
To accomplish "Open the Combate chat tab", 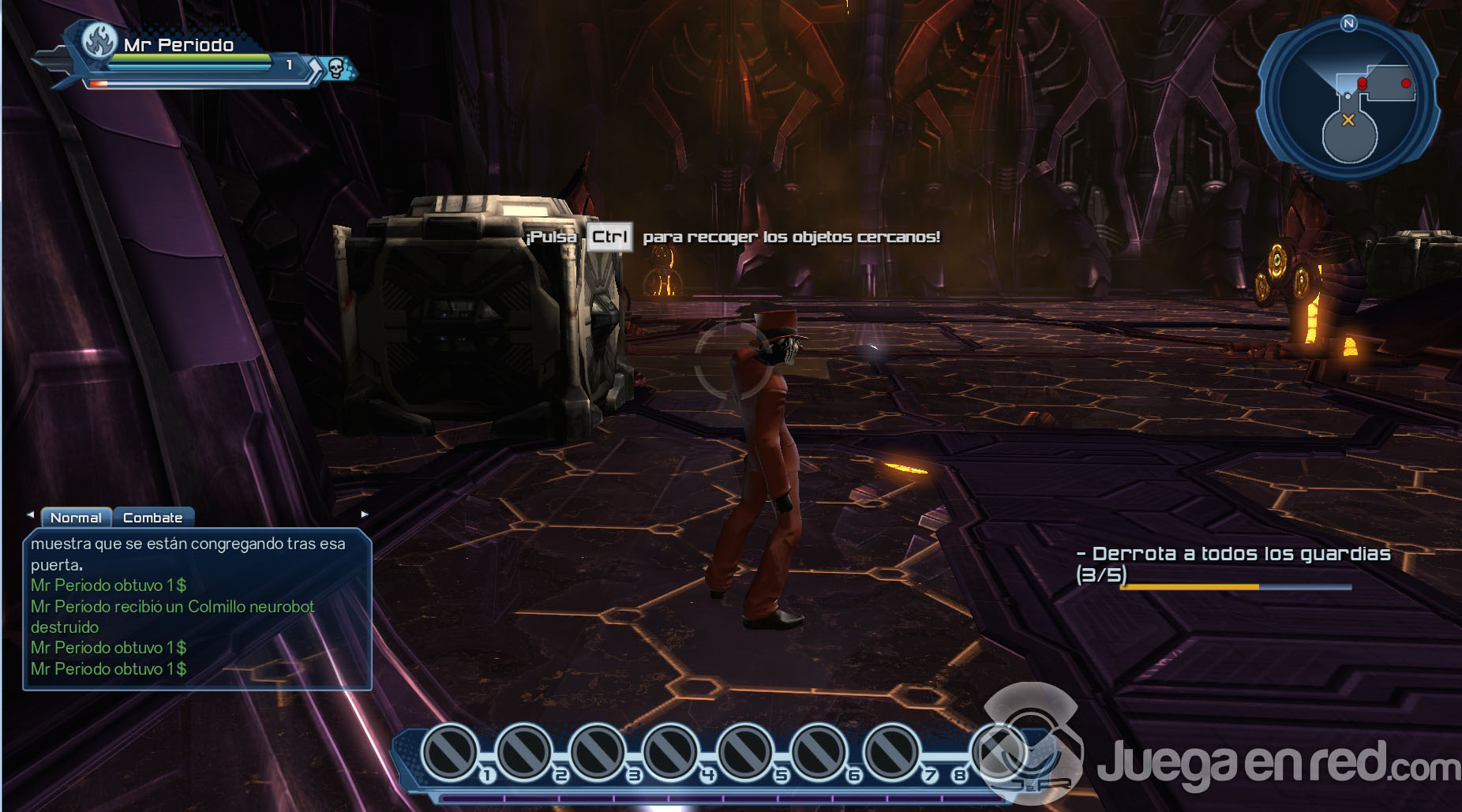I will [x=152, y=518].
